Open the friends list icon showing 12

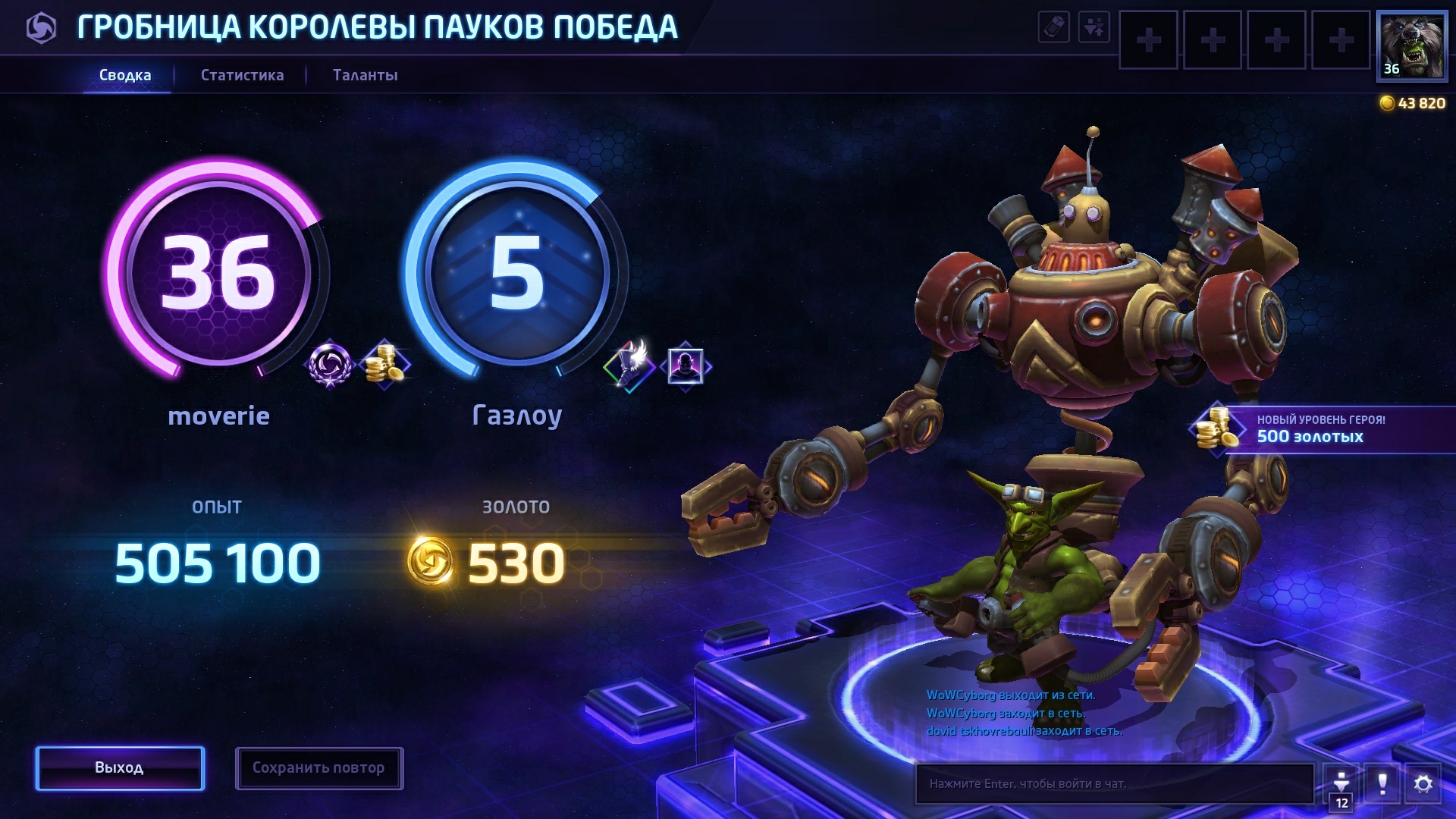[x=1341, y=785]
